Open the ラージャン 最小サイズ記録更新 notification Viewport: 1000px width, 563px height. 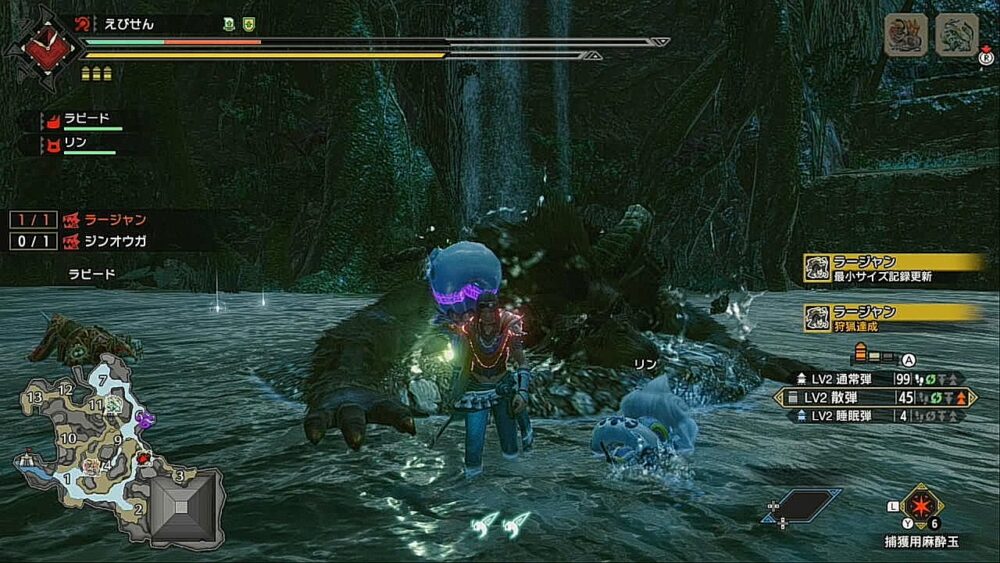click(895, 267)
